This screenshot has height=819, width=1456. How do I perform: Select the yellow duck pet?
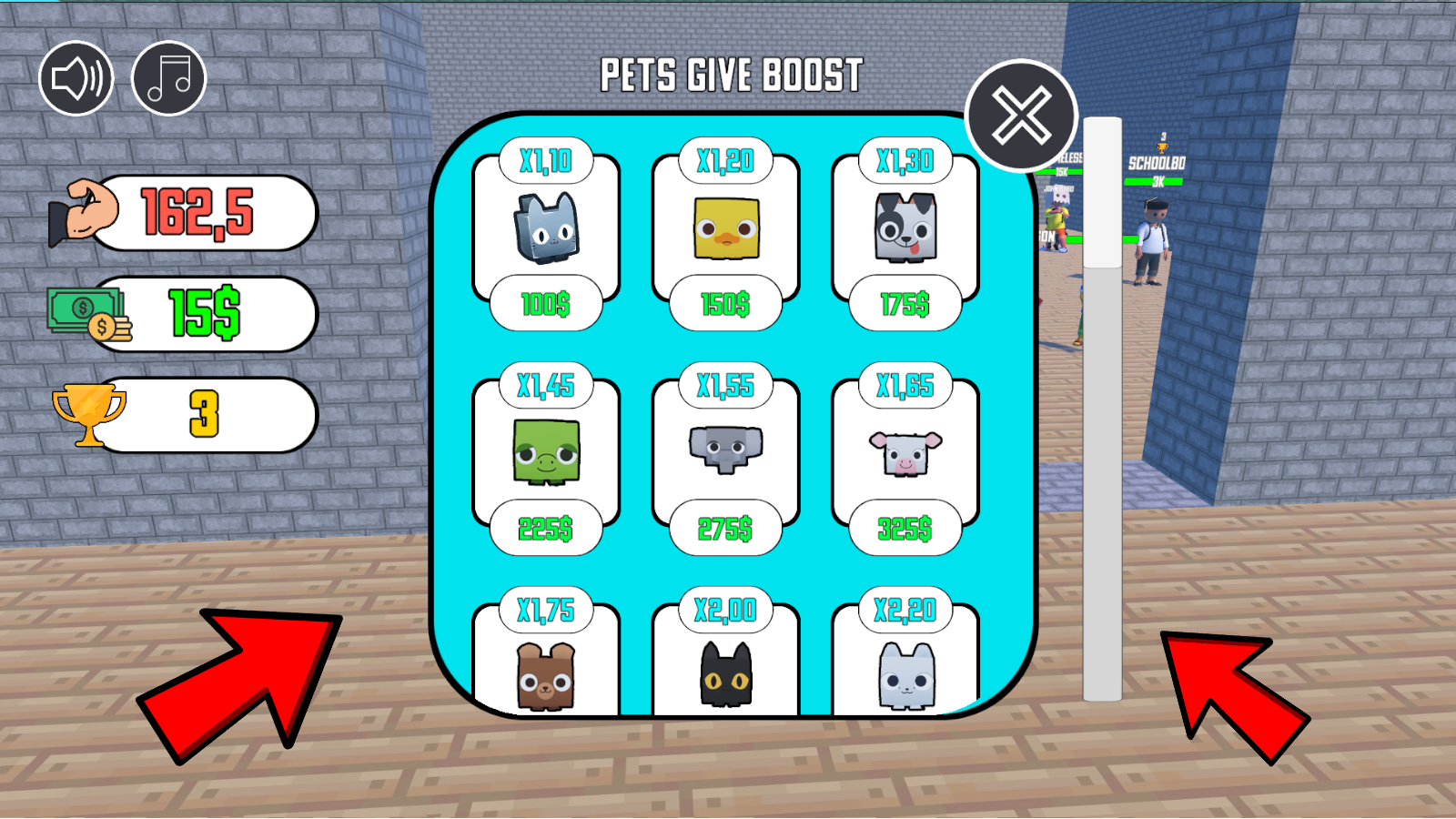[x=725, y=227]
